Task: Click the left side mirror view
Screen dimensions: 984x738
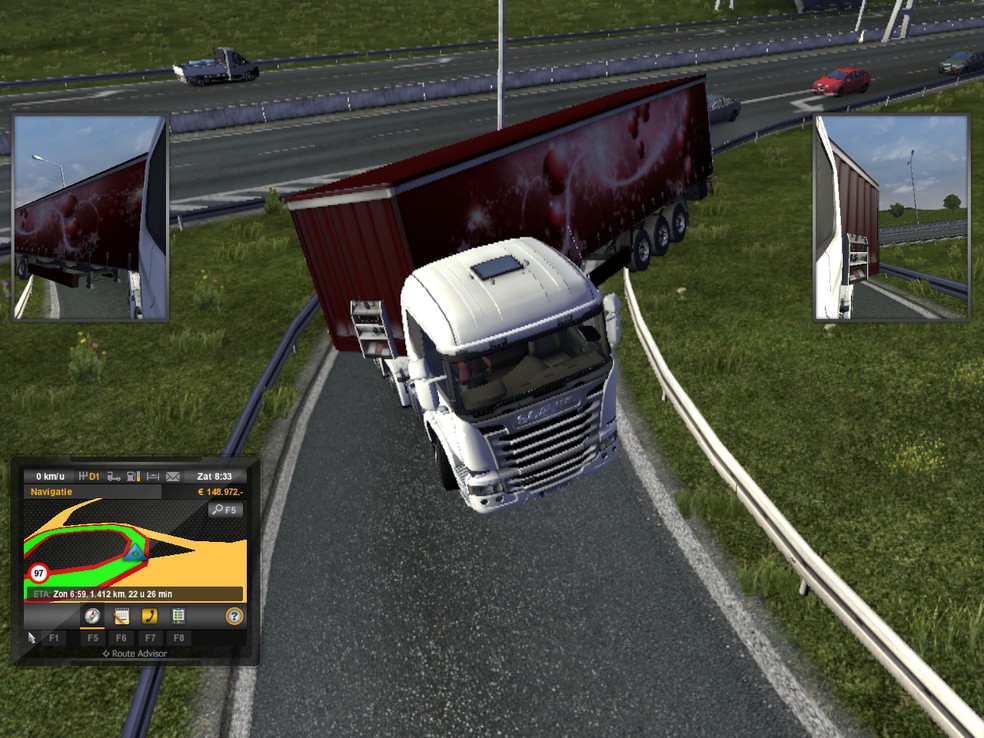Action: 89,217
